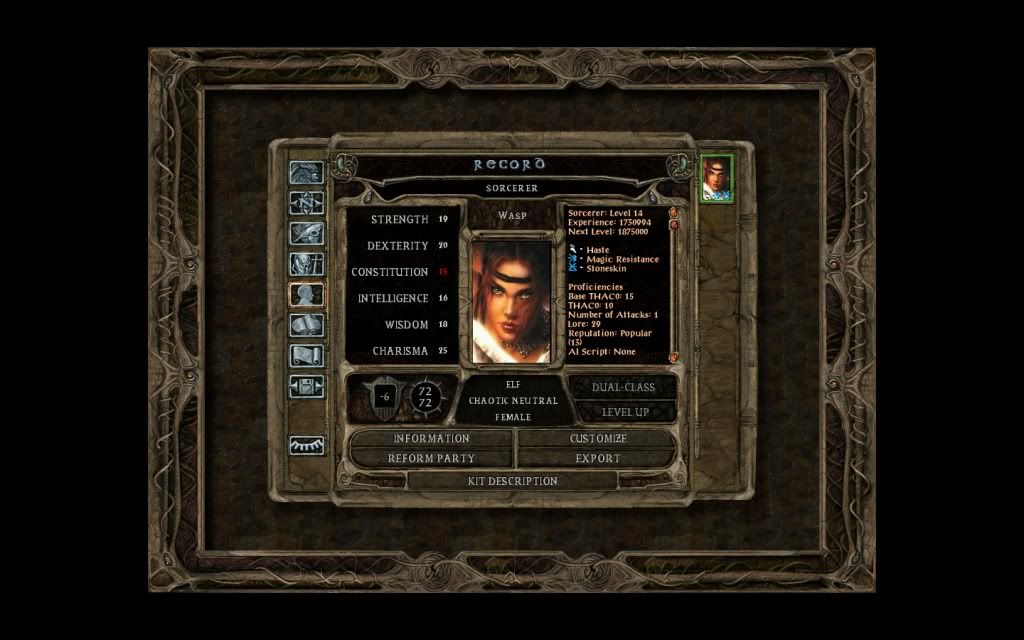Click the closed-eye rest icon
1024x640 pixels.
tap(306, 446)
